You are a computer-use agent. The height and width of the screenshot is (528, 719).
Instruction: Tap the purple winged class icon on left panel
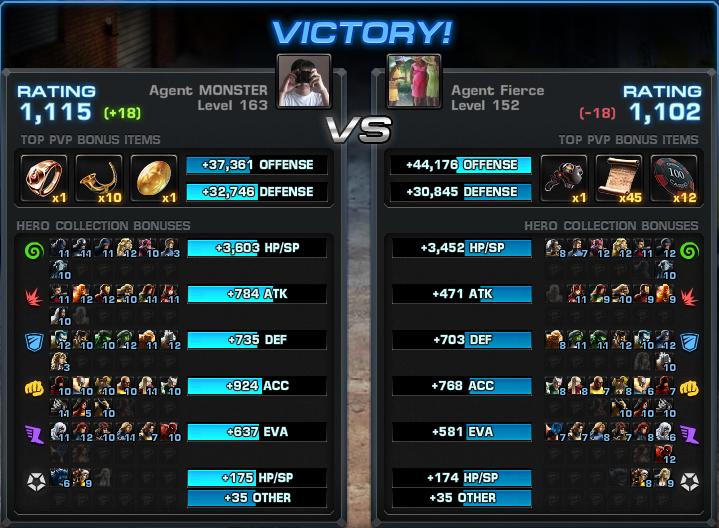[34, 434]
